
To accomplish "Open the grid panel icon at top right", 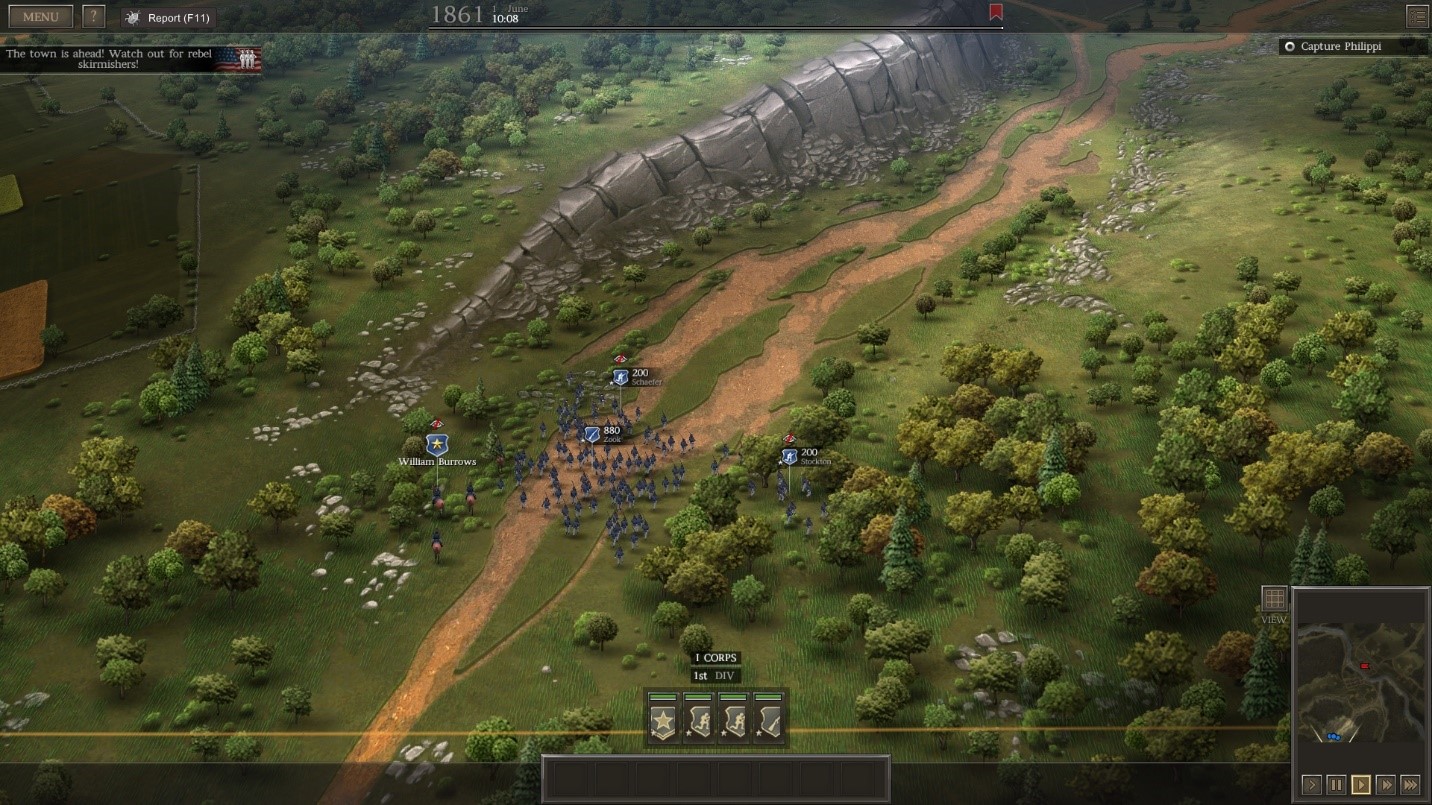I will point(1417,16).
